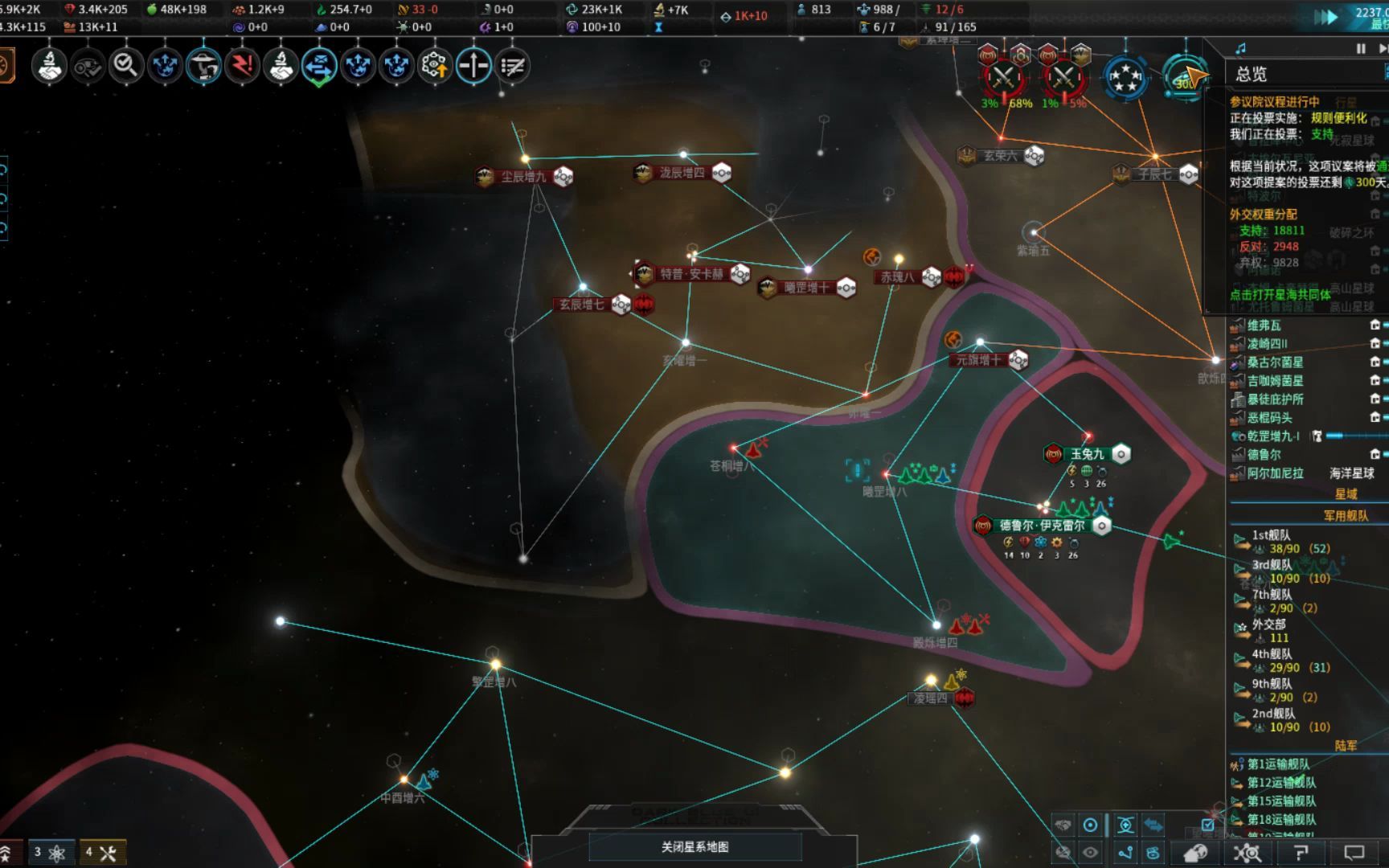
Task: Click the red war map mode icon
Action: point(241,68)
